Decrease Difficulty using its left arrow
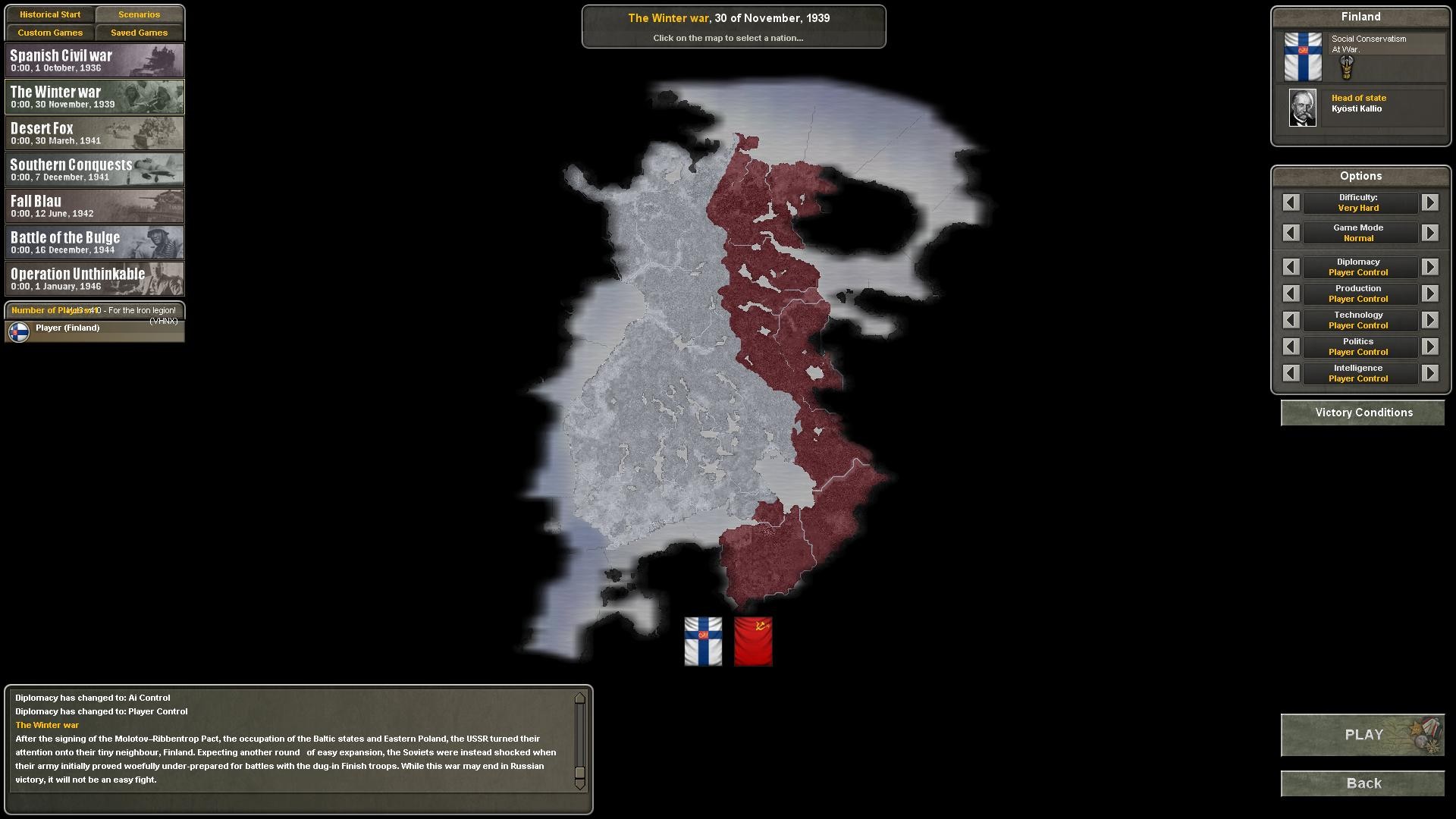This screenshot has height=819, width=1456. click(x=1291, y=202)
